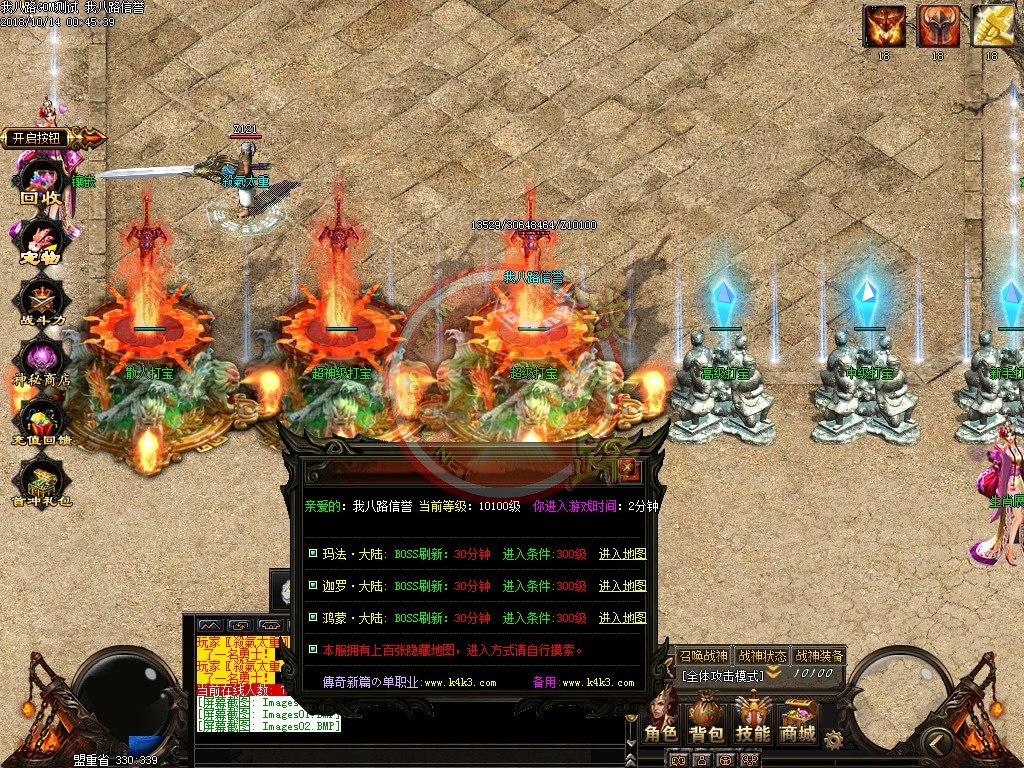Open the 充值回馈 recharge rewards
1024x768 pixels.
(42, 423)
